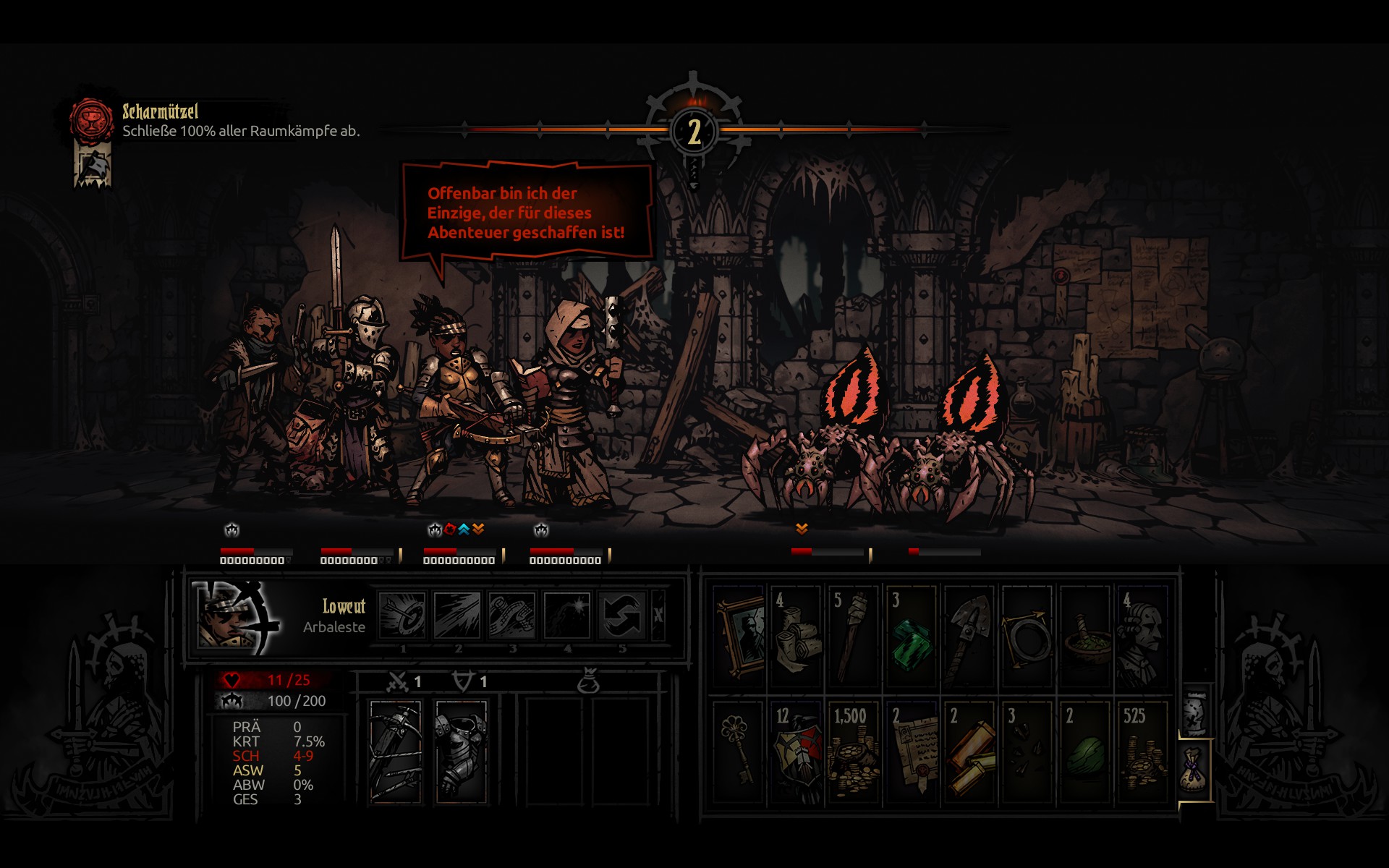The image size is (1389, 868).
Task: Open Lowcut's character portrait
Action: click(237, 617)
